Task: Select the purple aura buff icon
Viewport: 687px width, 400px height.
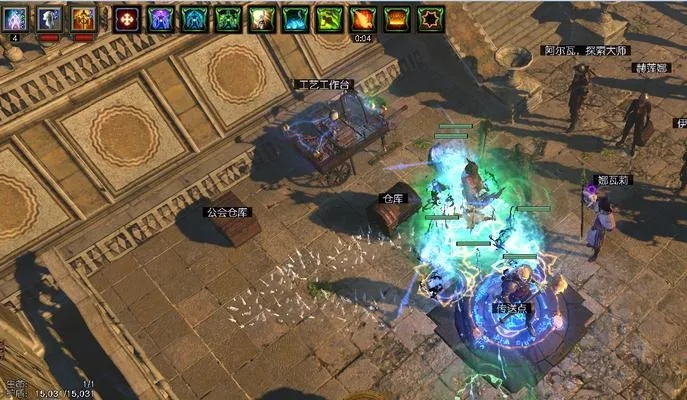Action: [x=161, y=18]
